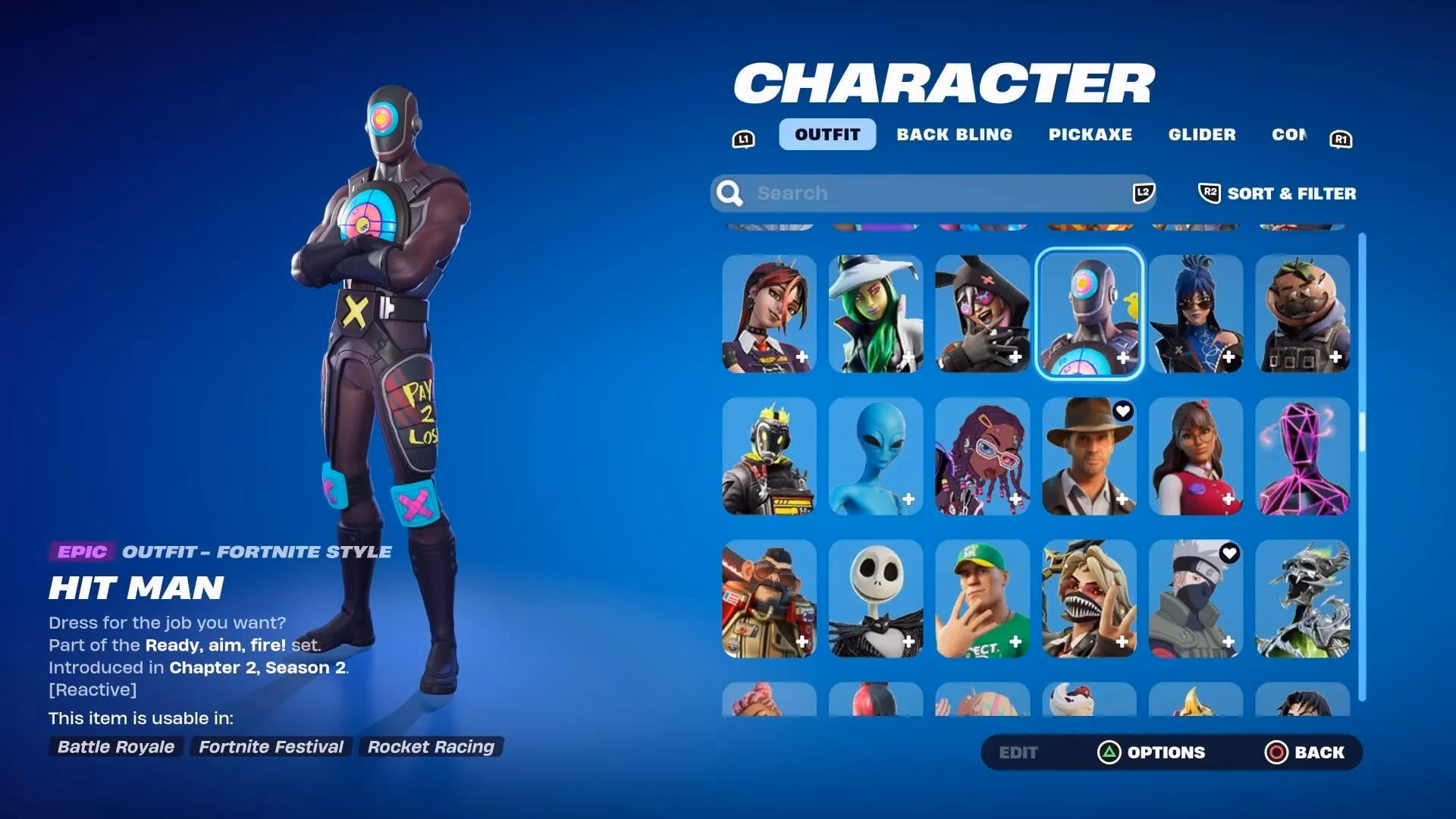1456x819 pixels.
Task: Click the L2 icon inside the search bar
Action: 1142,193
